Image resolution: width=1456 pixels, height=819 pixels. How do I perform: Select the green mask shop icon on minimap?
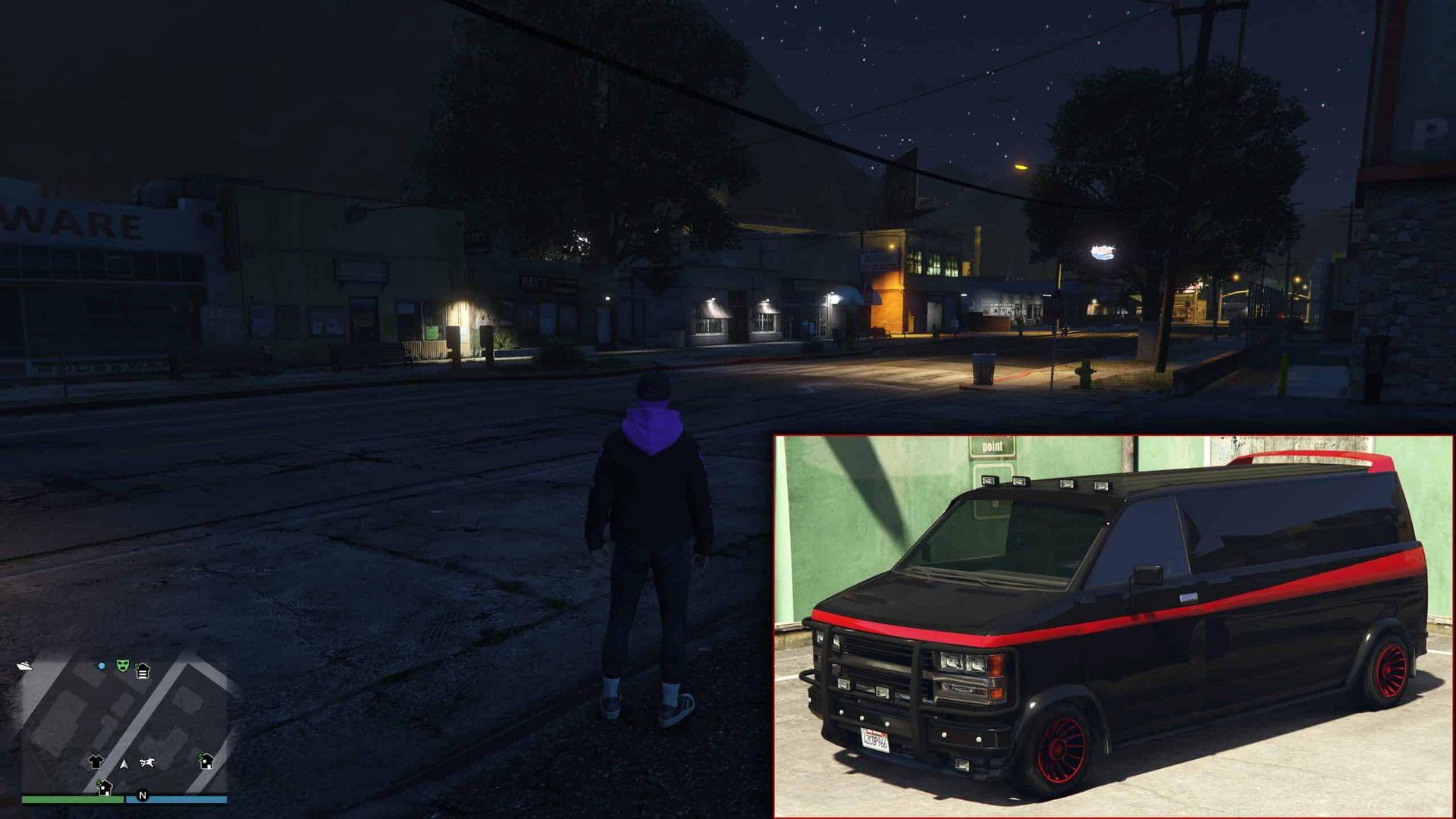pyautogui.click(x=122, y=667)
